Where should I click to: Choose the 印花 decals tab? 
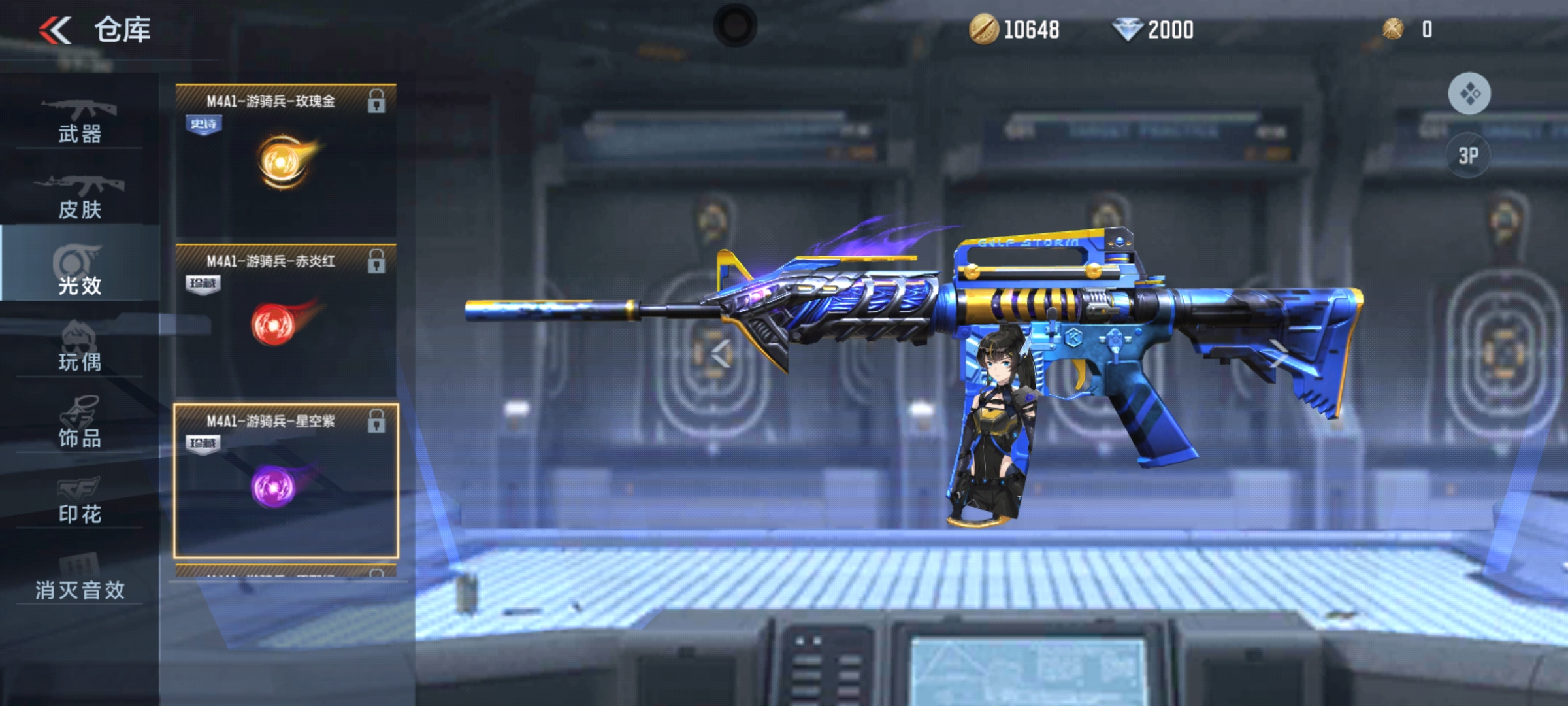(80, 500)
